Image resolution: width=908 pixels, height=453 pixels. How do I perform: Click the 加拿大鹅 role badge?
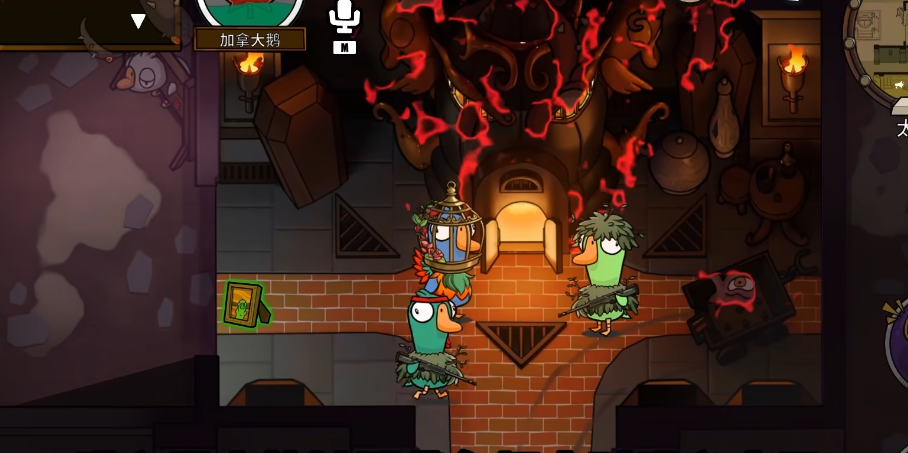tap(250, 39)
